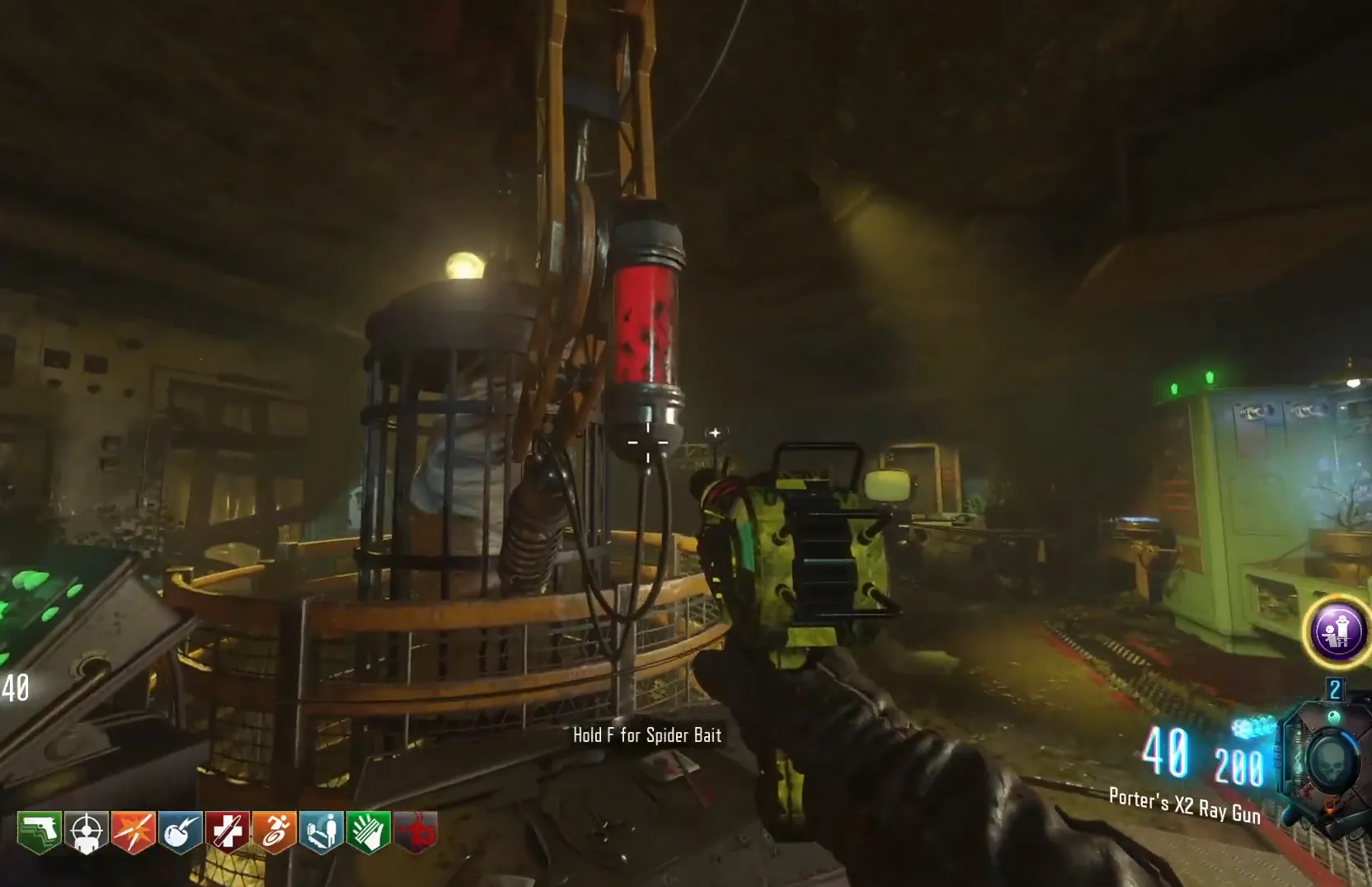Select the orange explosion perk icon
The width and height of the screenshot is (1372, 887).
pos(134,833)
